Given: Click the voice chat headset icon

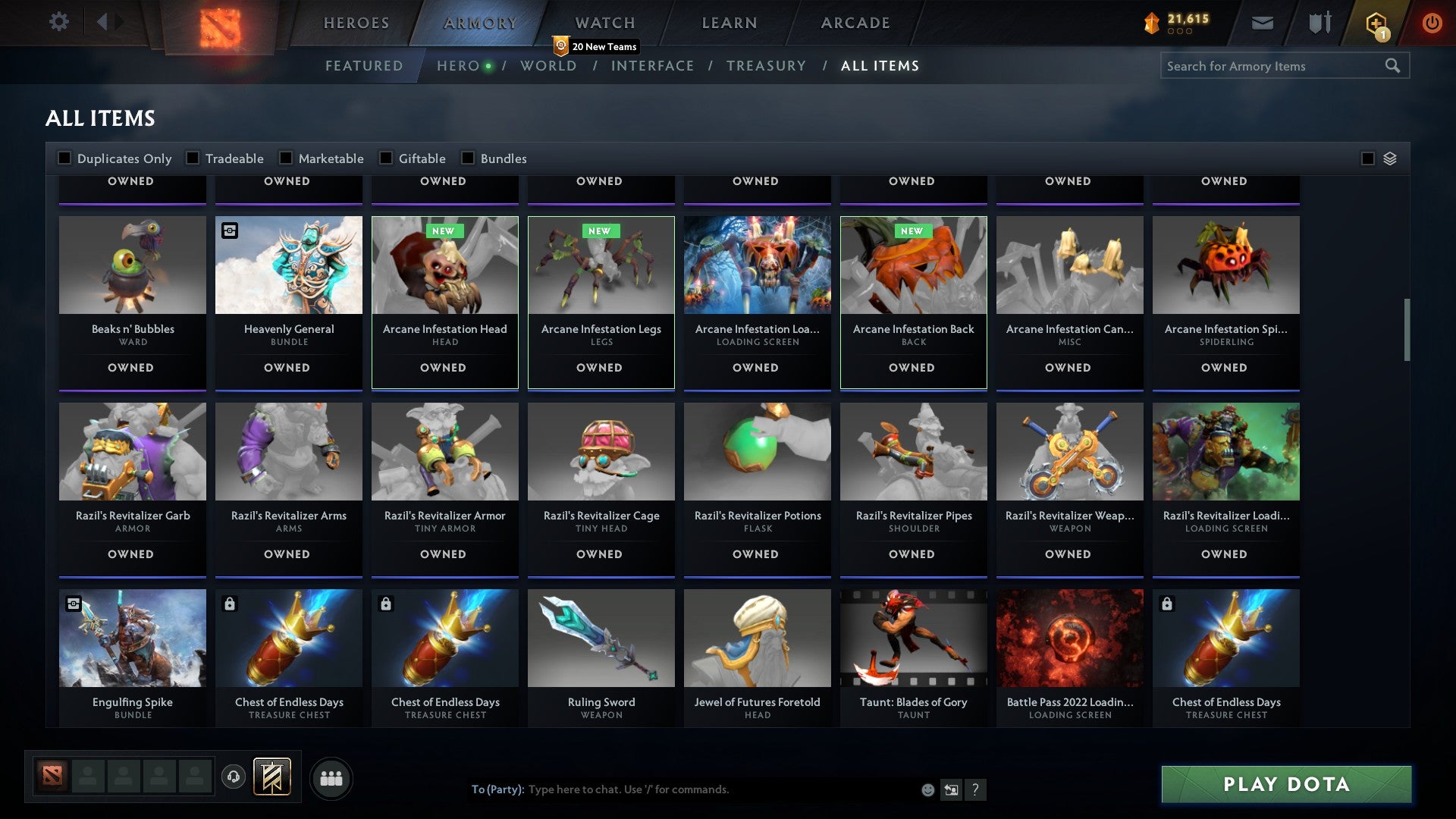Looking at the screenshot, I should [x=233, y=777].
